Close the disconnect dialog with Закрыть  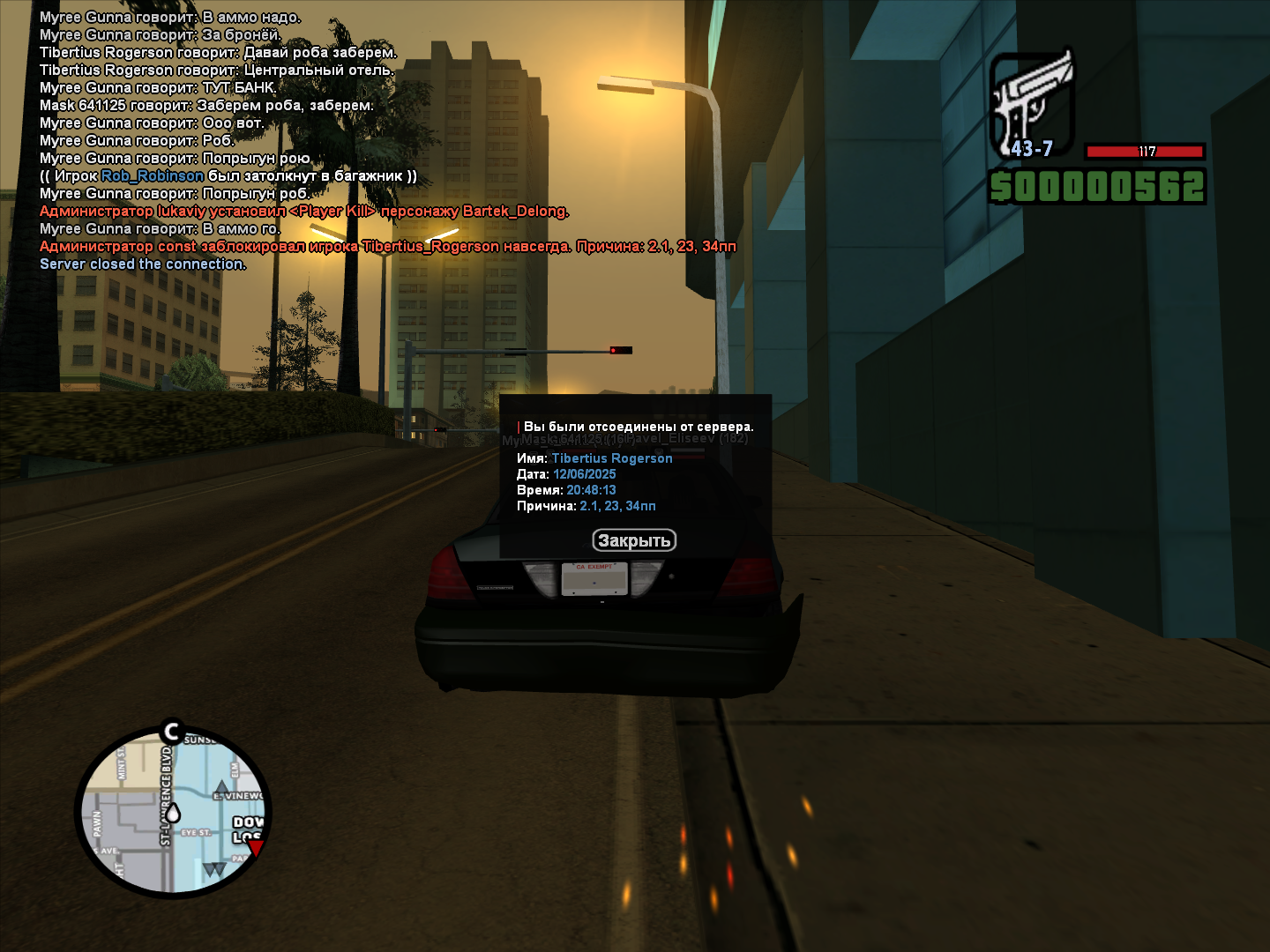click(634, 540)
